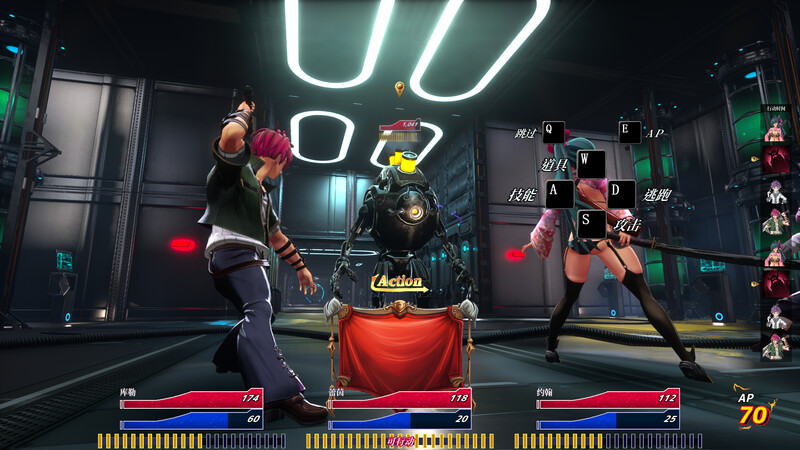Select the 逃跑 (Flee) command
Image resolution: width=800 pixels, height=450 pixels.
[622, 194]
